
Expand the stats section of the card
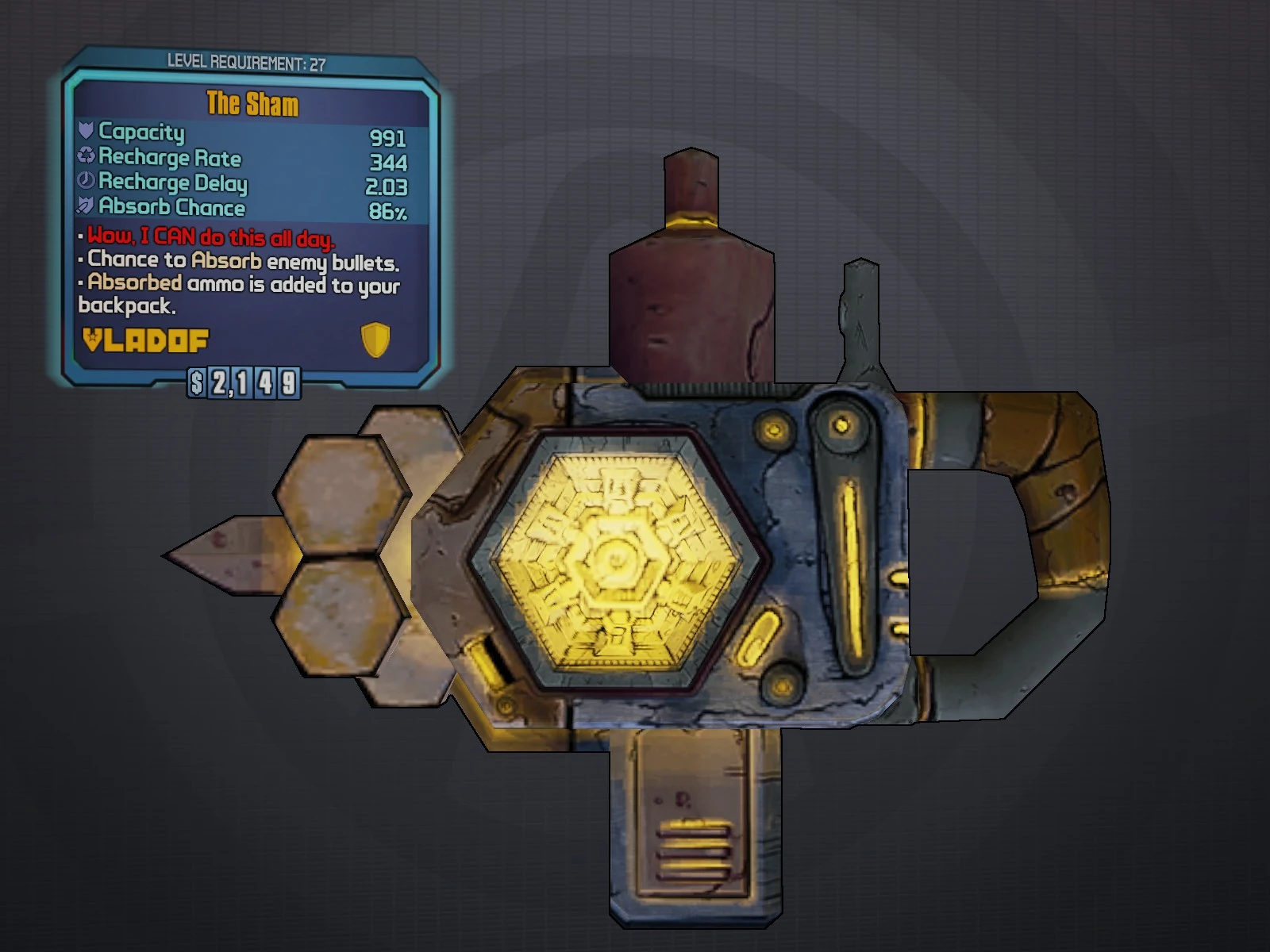point(238,171)
